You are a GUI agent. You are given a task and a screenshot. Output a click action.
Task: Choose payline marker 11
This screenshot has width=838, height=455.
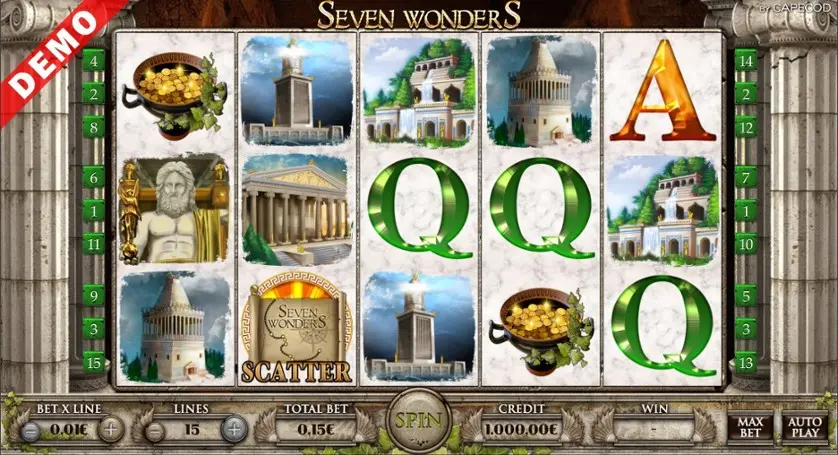pyautogui.click(x=94, y=243)
